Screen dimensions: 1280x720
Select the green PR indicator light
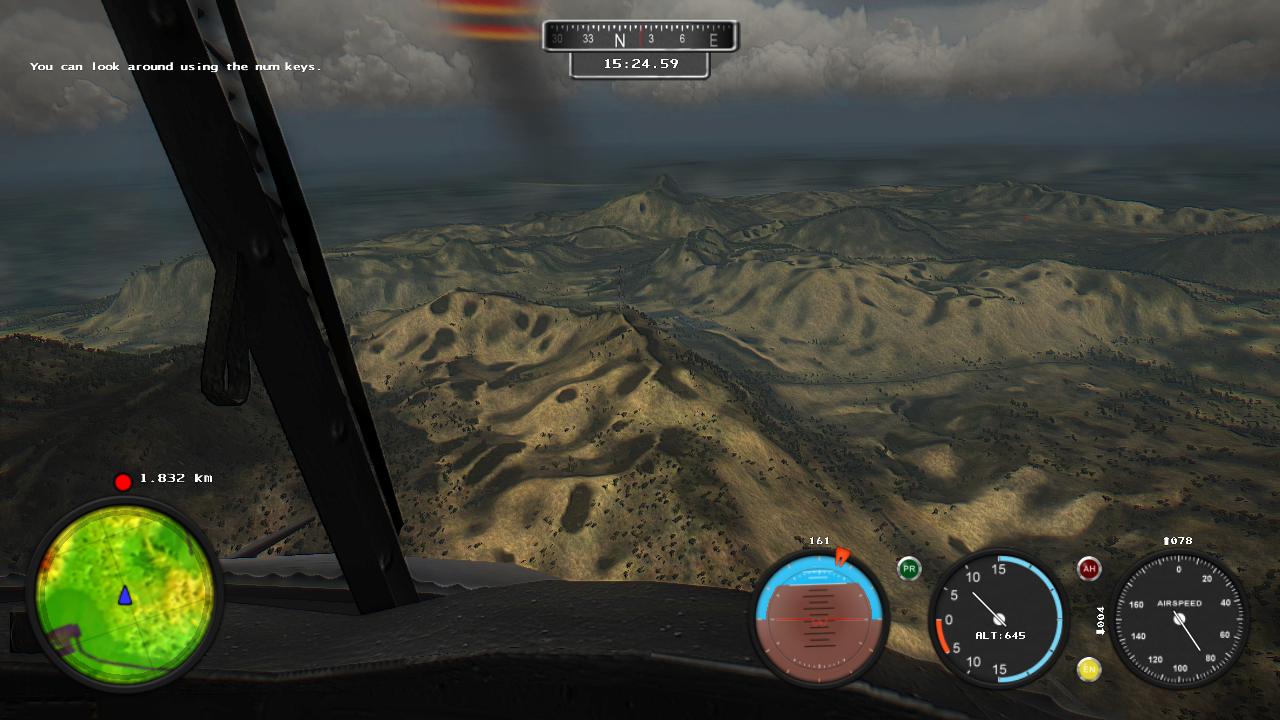coord(908,569)
